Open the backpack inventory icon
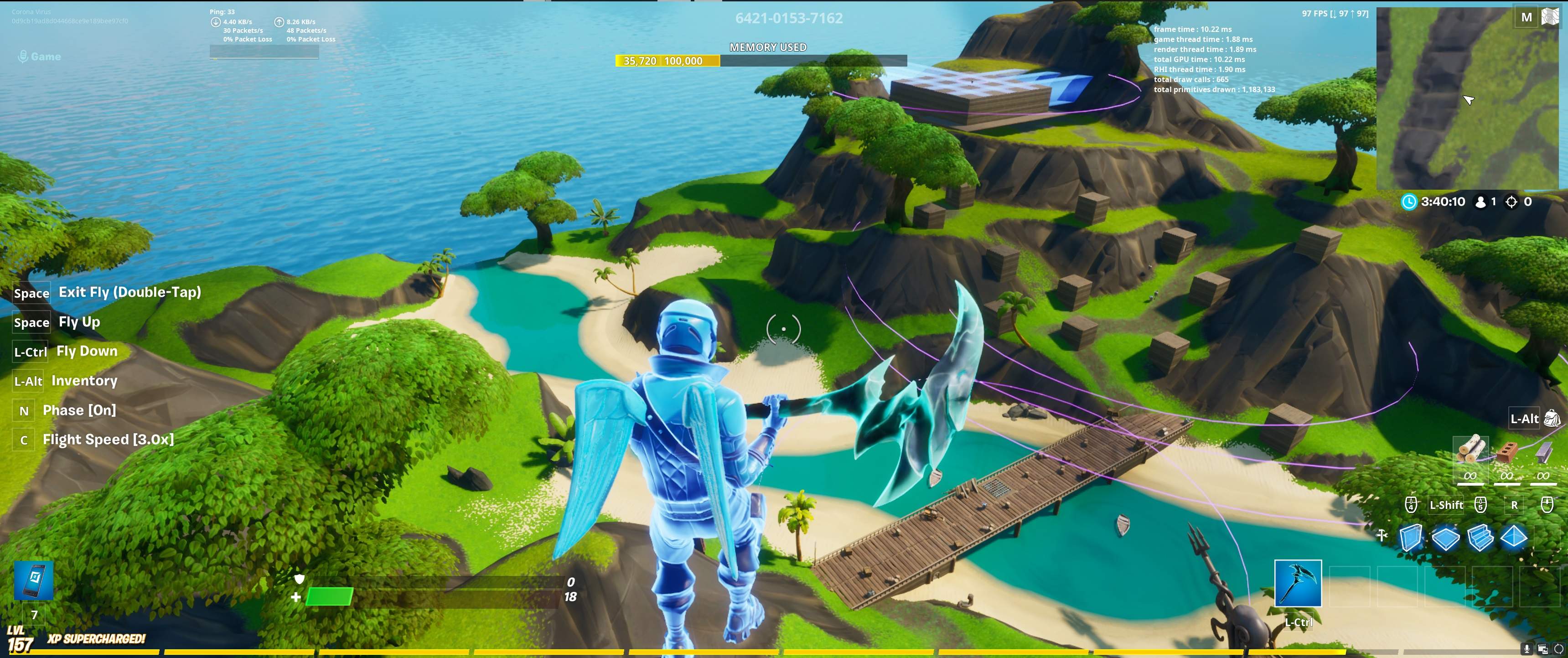 click(1552, 418)
